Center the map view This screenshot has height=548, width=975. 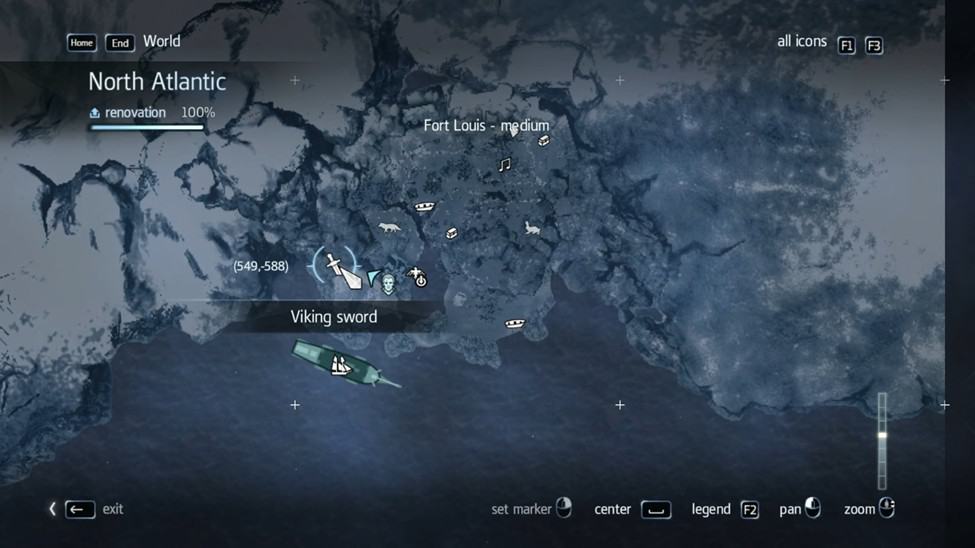655,510
